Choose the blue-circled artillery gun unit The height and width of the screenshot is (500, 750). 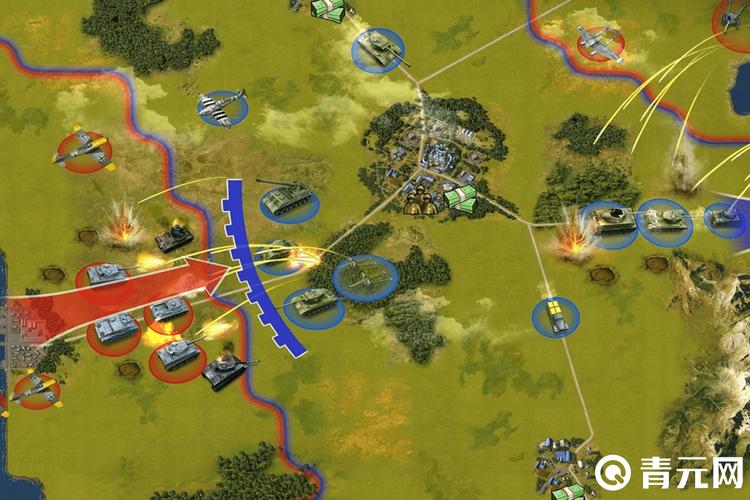tap(364, 277)
